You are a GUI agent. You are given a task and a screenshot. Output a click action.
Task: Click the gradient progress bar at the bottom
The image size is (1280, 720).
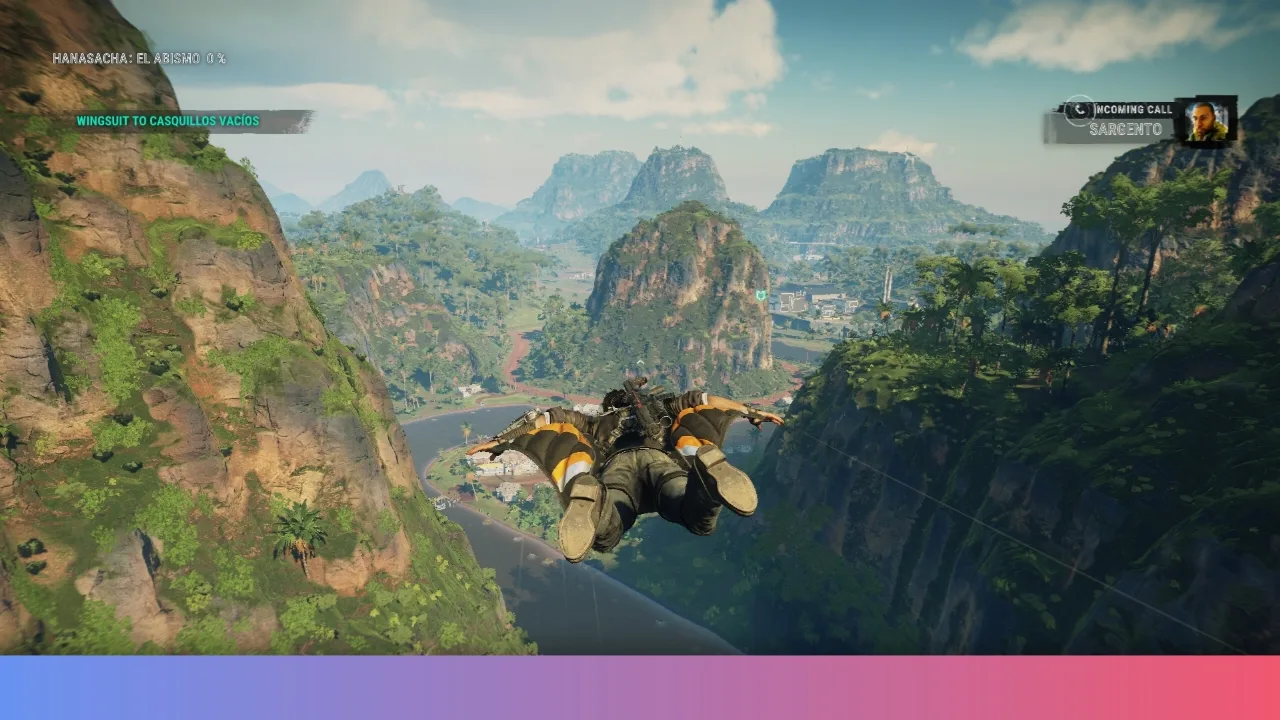(640, 690)
